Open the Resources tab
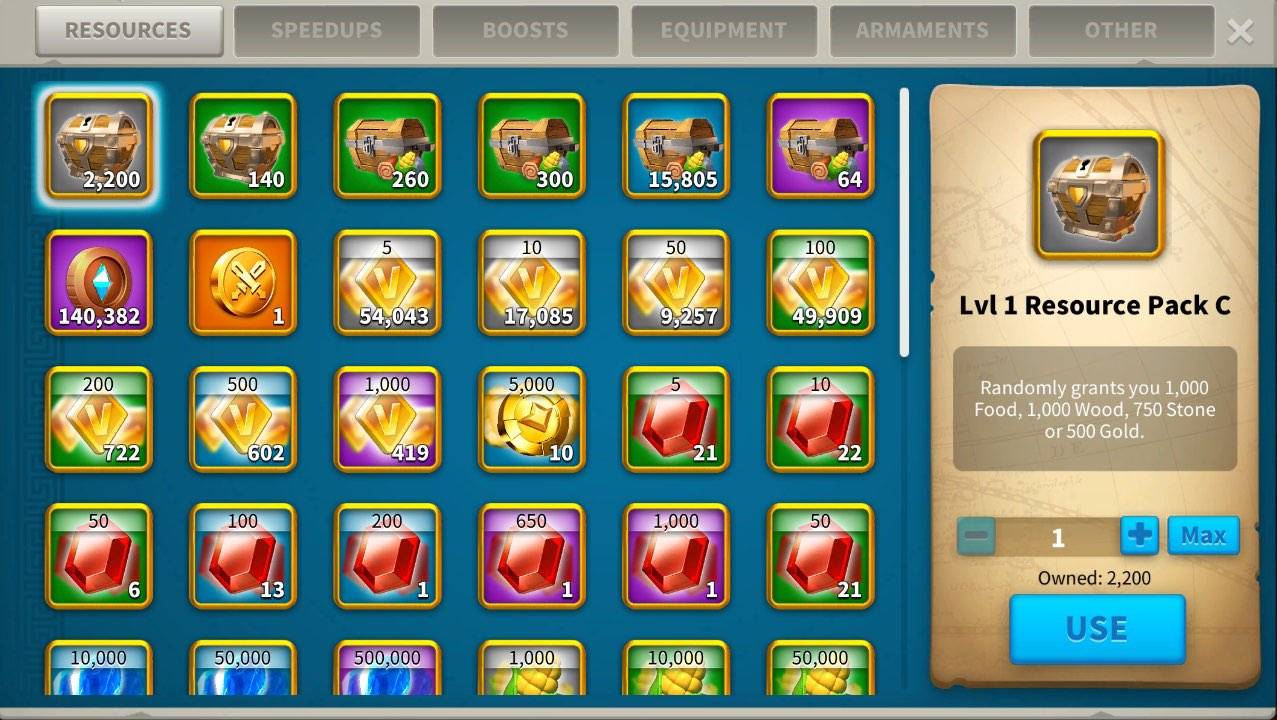The height and width of the screenshot is (720, 1277). 128,31
